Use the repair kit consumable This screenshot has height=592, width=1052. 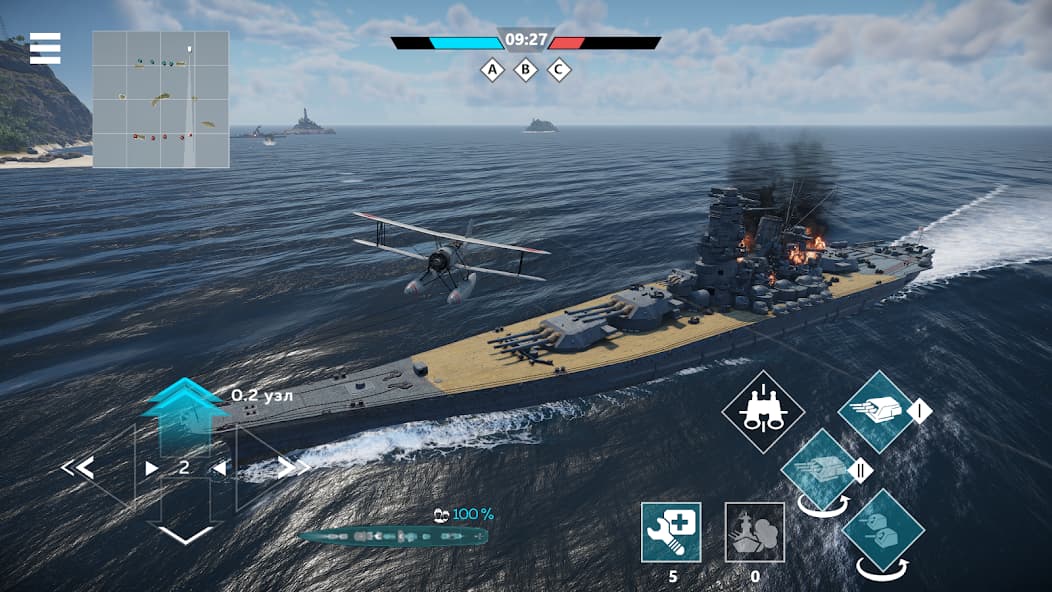click(x=671, y=532)
